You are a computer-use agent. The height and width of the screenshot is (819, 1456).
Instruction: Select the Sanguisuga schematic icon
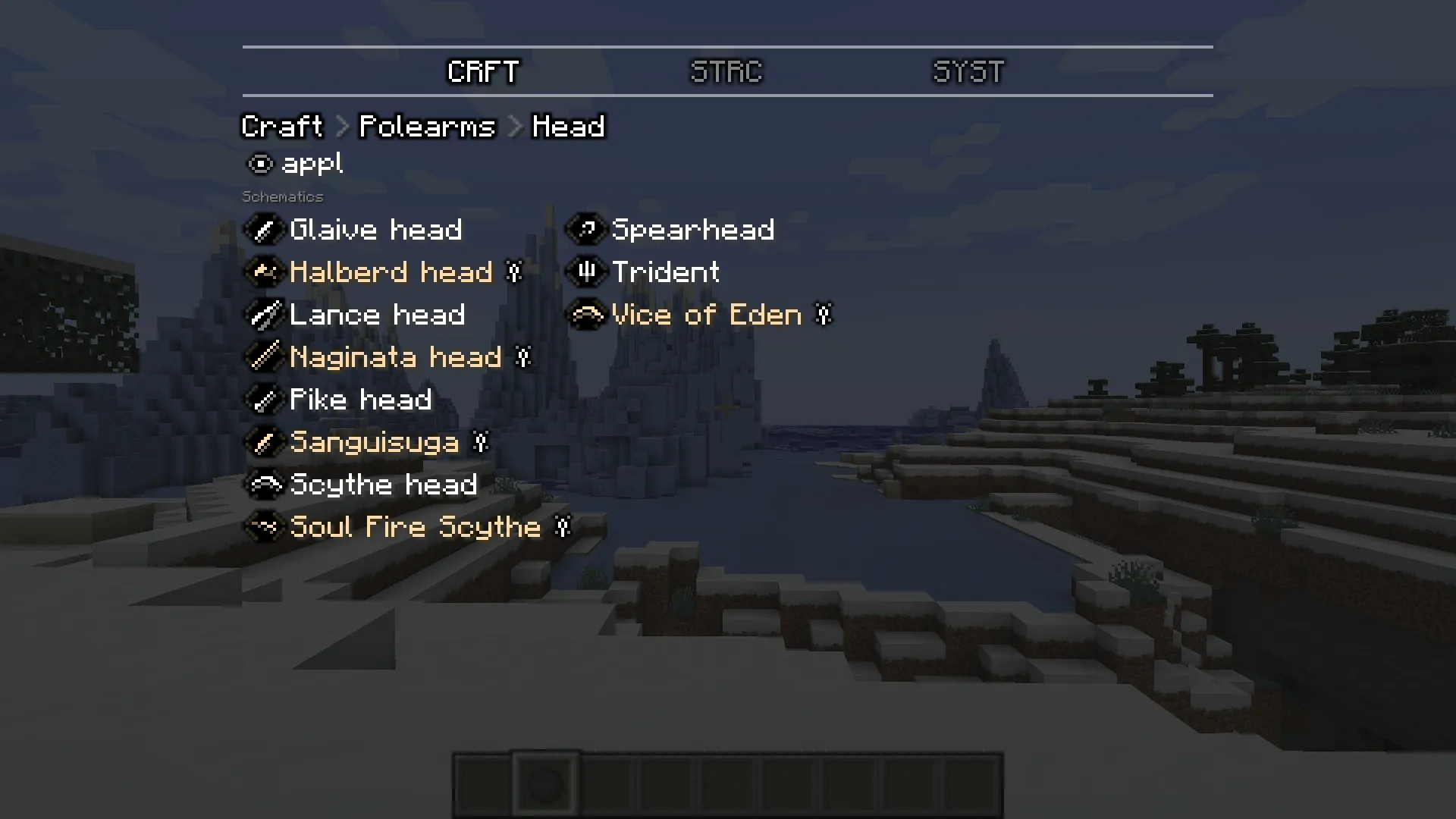pos(263,442)
